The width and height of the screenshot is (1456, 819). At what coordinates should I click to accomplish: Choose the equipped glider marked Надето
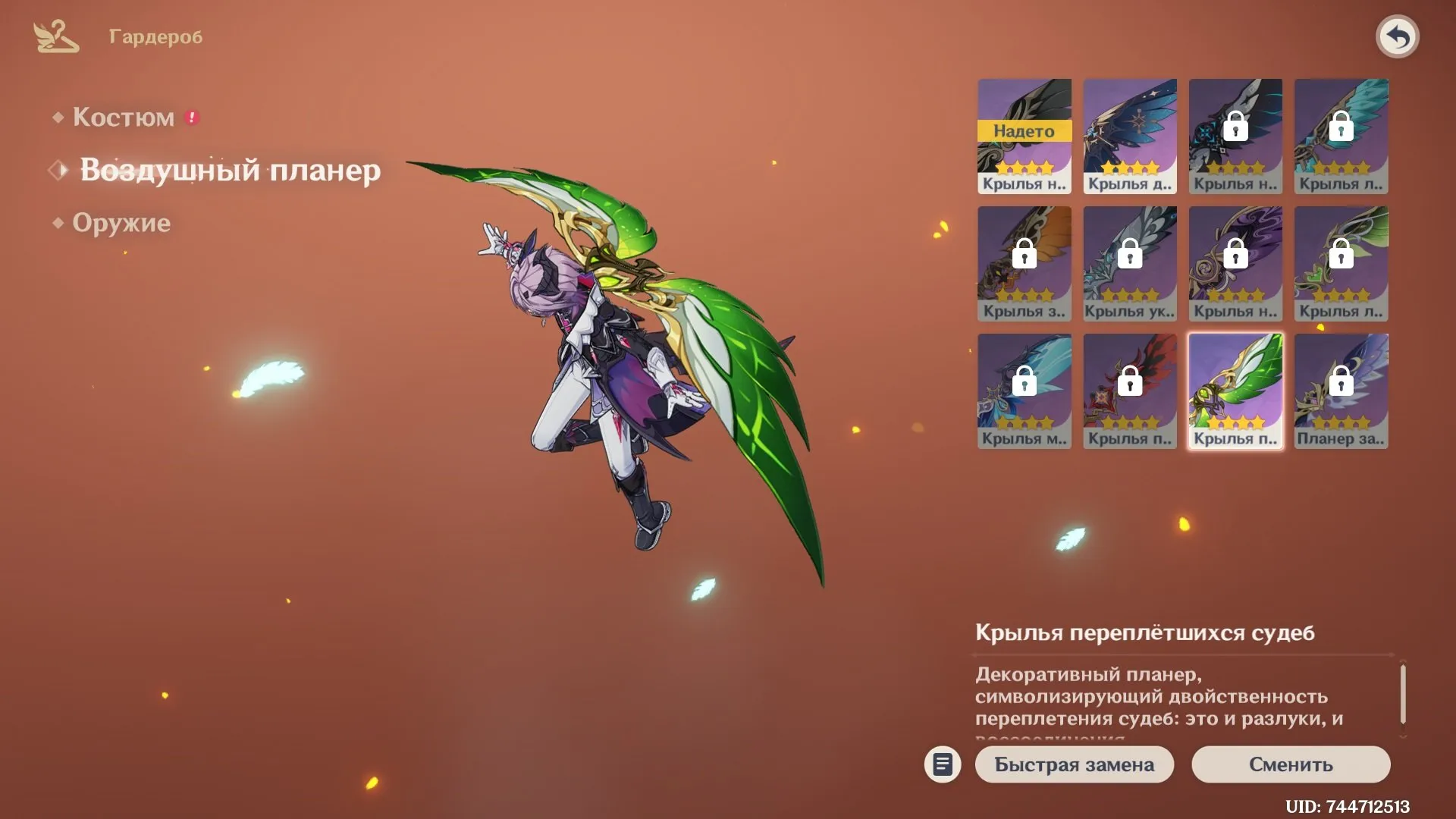tap(1024, 136)
